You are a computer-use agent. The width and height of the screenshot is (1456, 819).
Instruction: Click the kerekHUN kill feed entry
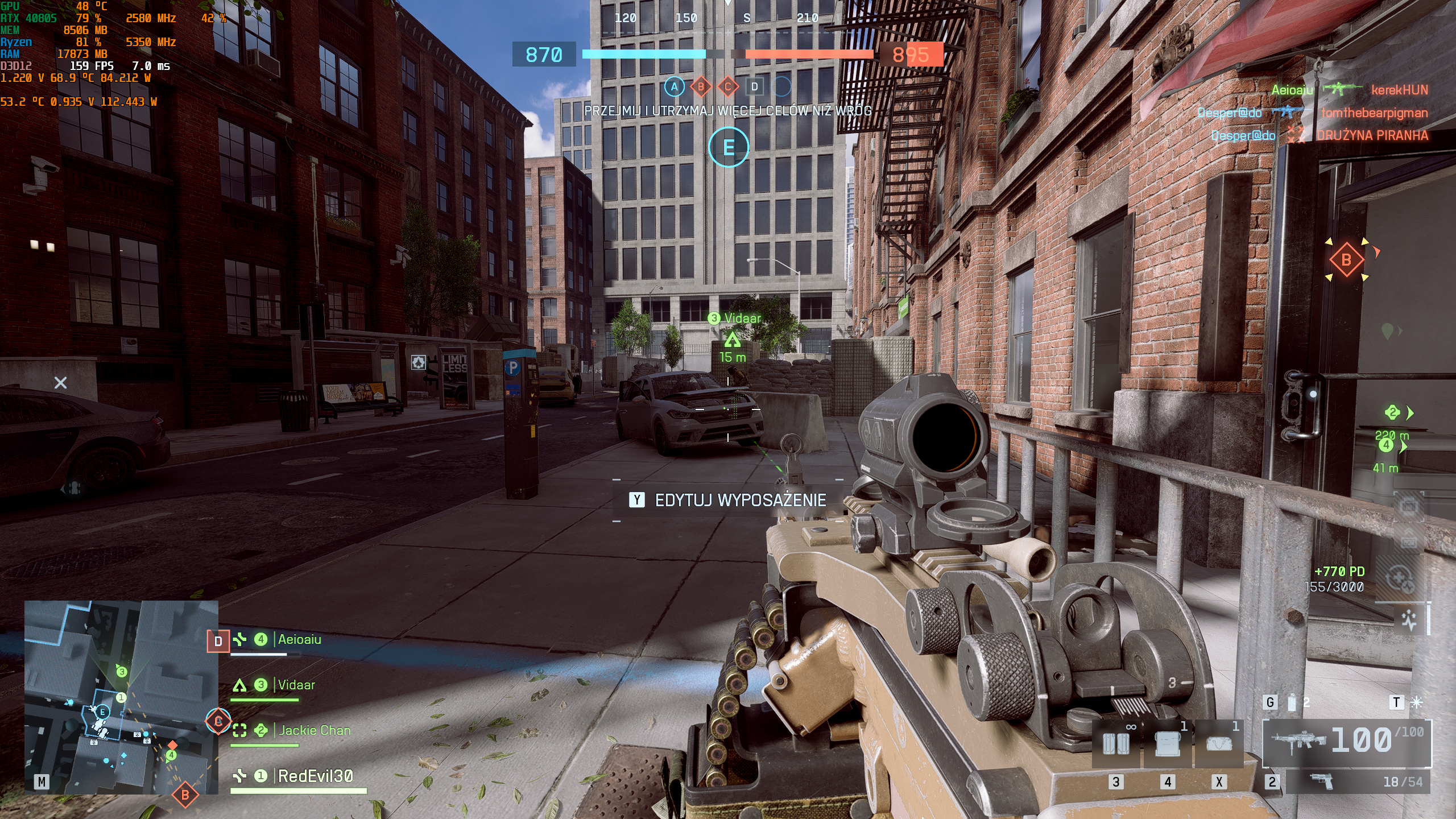[x=1399, y=90]
